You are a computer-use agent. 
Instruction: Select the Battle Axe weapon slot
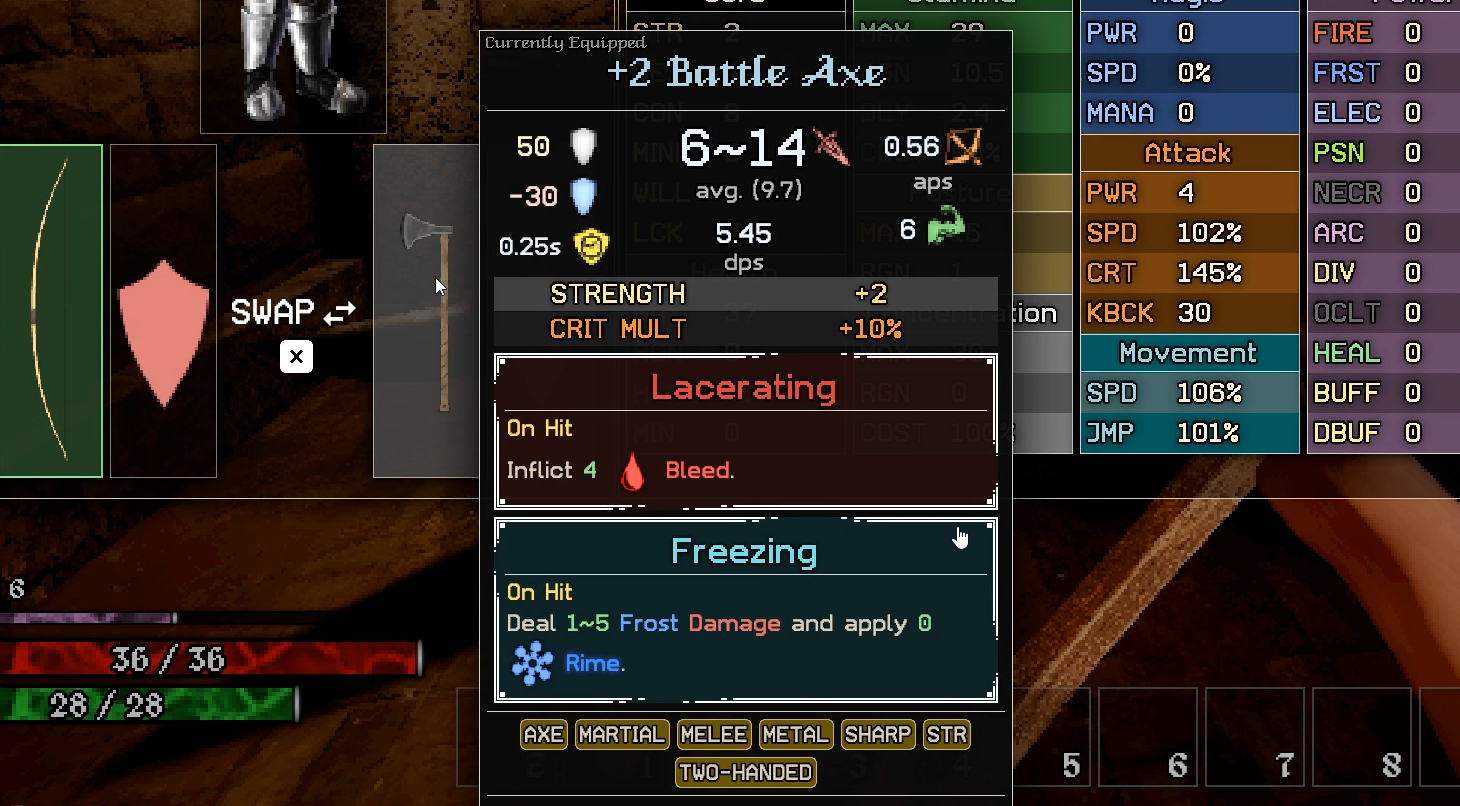pyautogui.click(x=427, y=311)
